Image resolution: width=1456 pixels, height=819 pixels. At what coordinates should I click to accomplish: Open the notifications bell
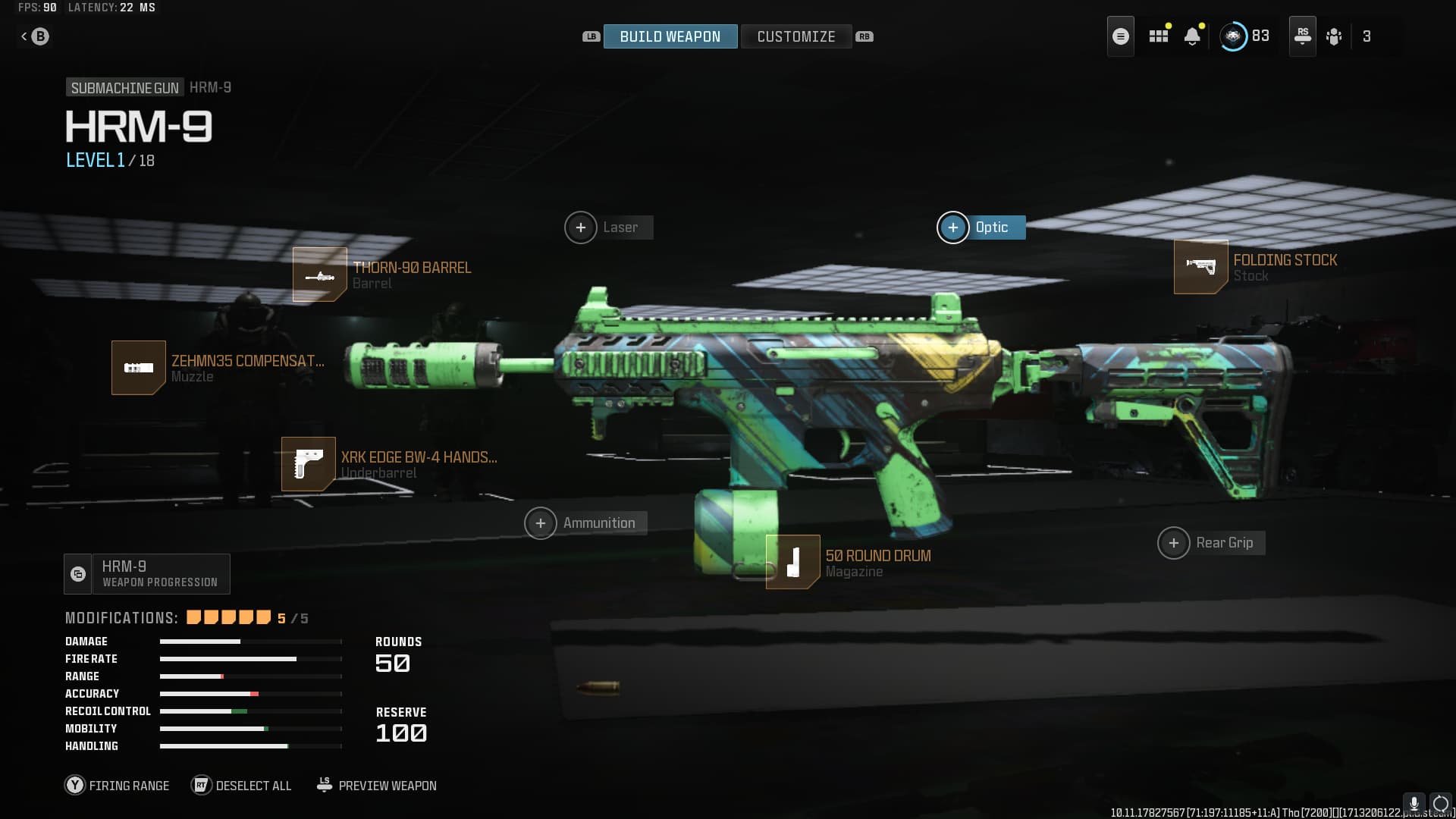point(1192,36)
